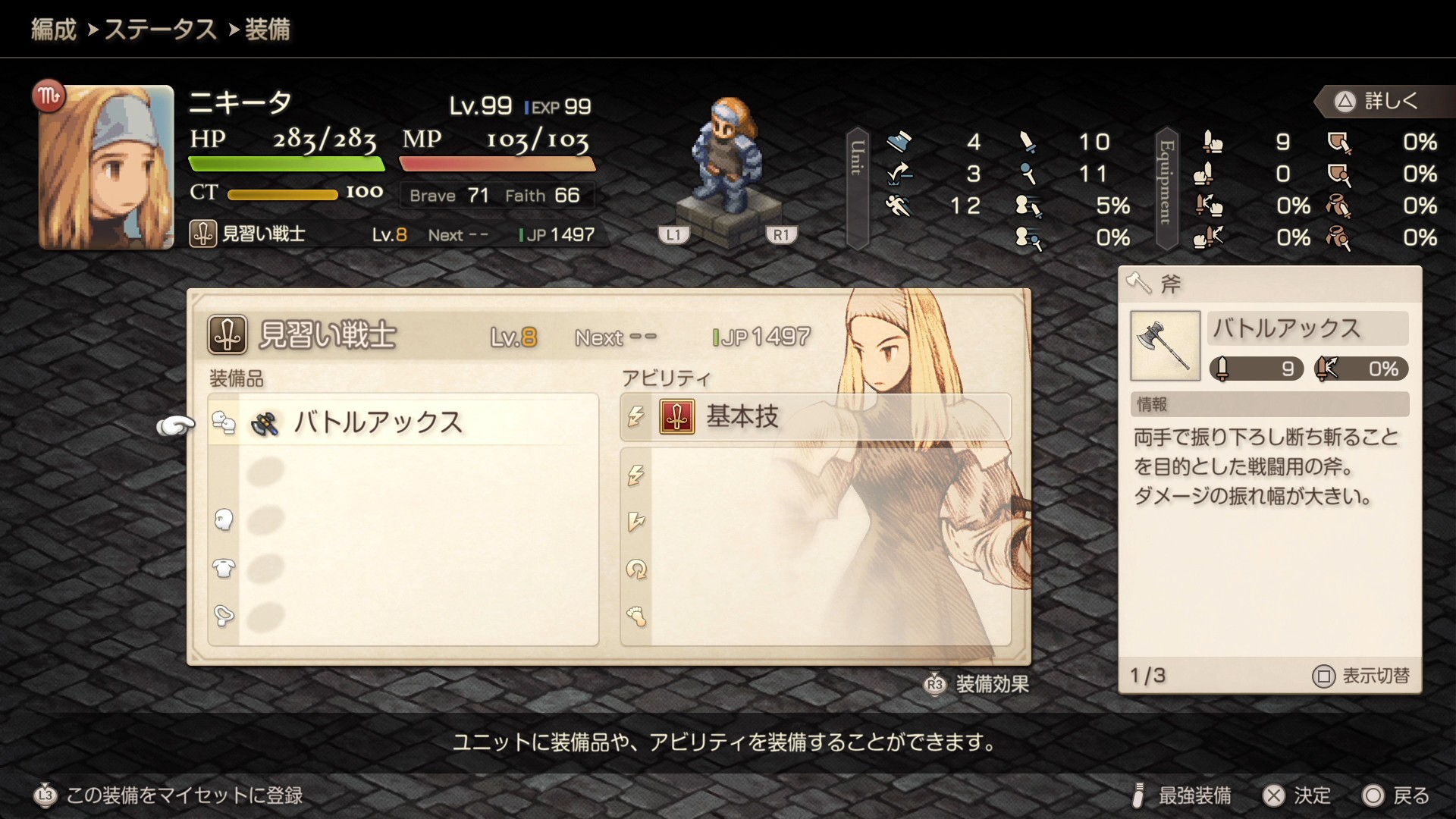The height and width of the screenshot is (819, 1456).
Task: Choose 最強装備 optimize equipment
Action: [1181, 795]
